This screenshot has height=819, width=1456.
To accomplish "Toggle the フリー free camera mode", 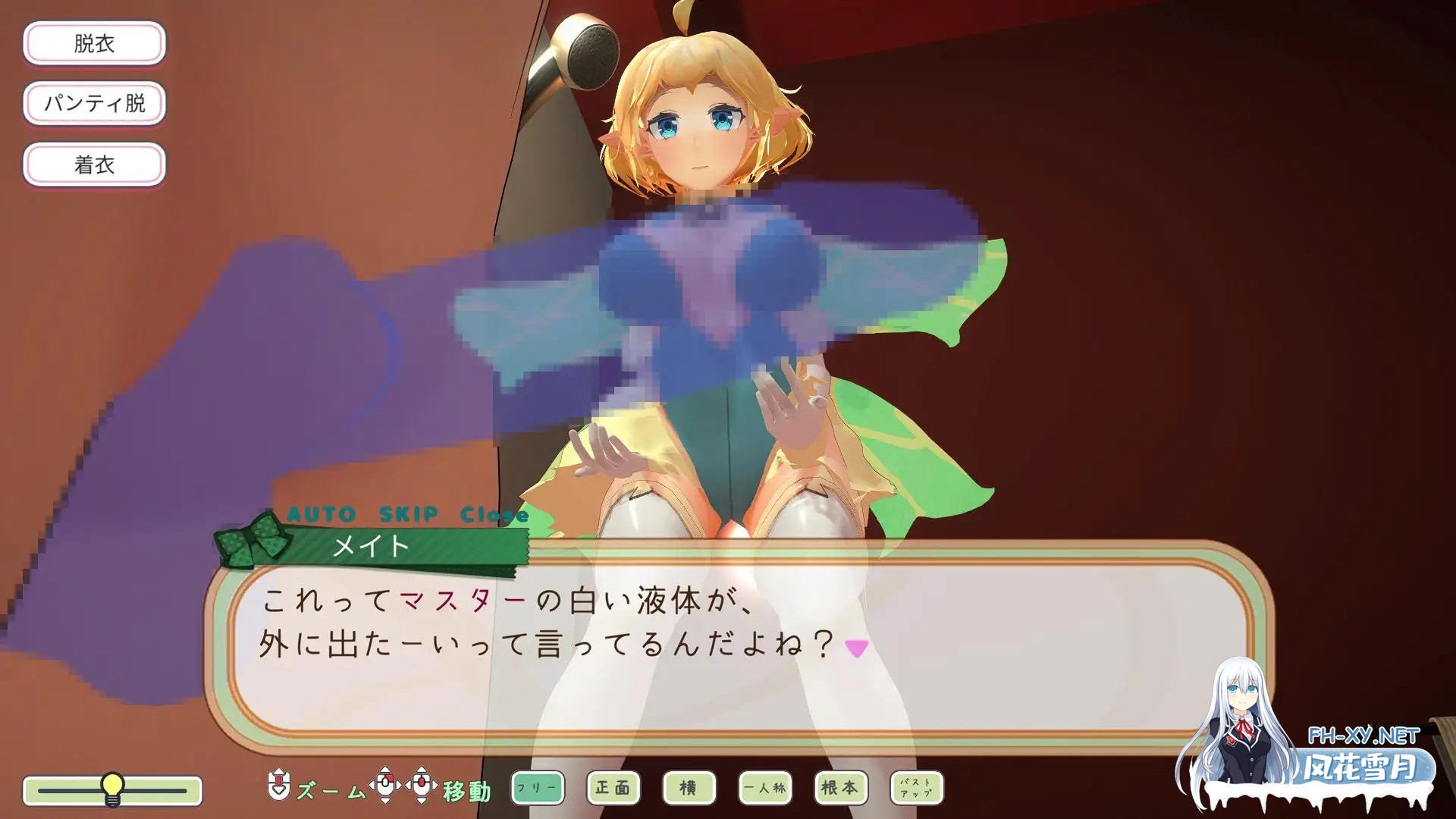I will [x=536, y=788].
